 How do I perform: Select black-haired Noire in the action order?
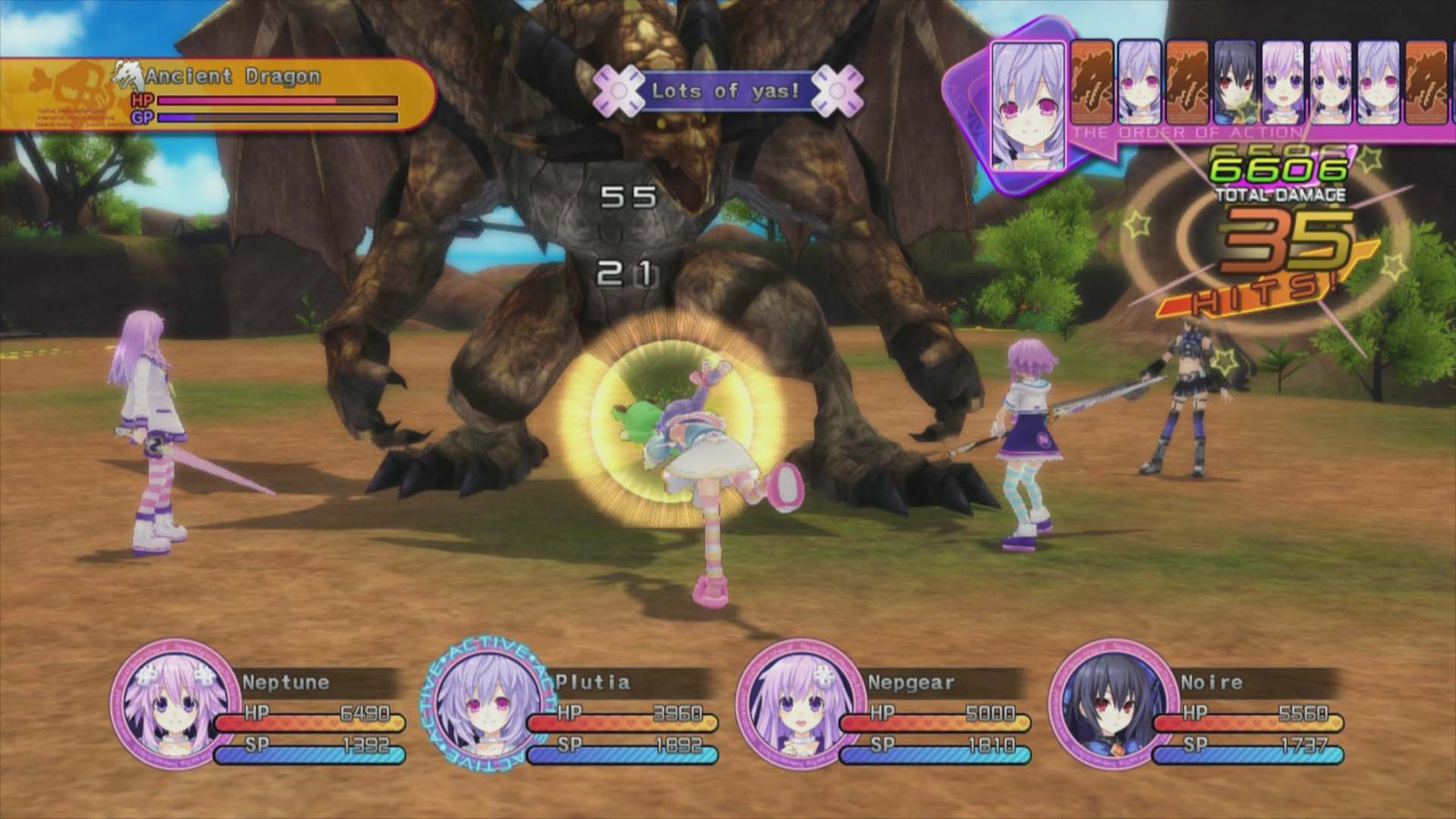[1235, 83]
